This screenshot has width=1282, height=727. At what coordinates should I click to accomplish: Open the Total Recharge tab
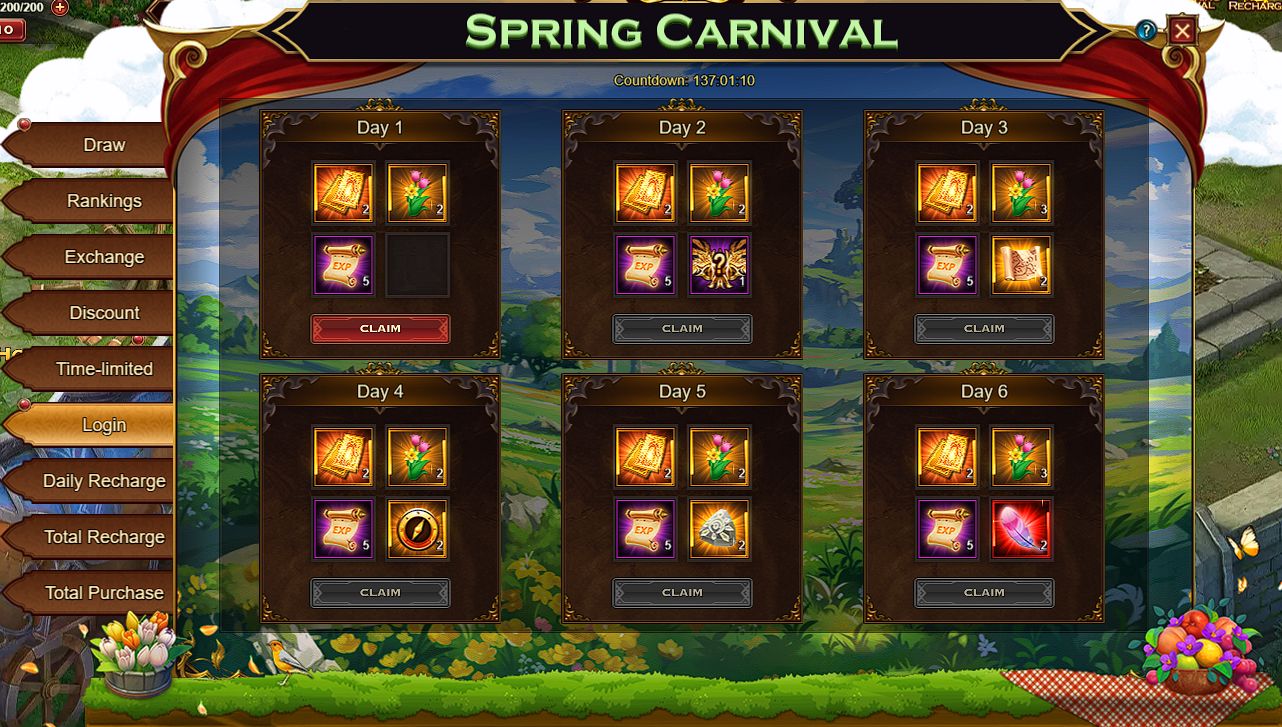[104, 537]
